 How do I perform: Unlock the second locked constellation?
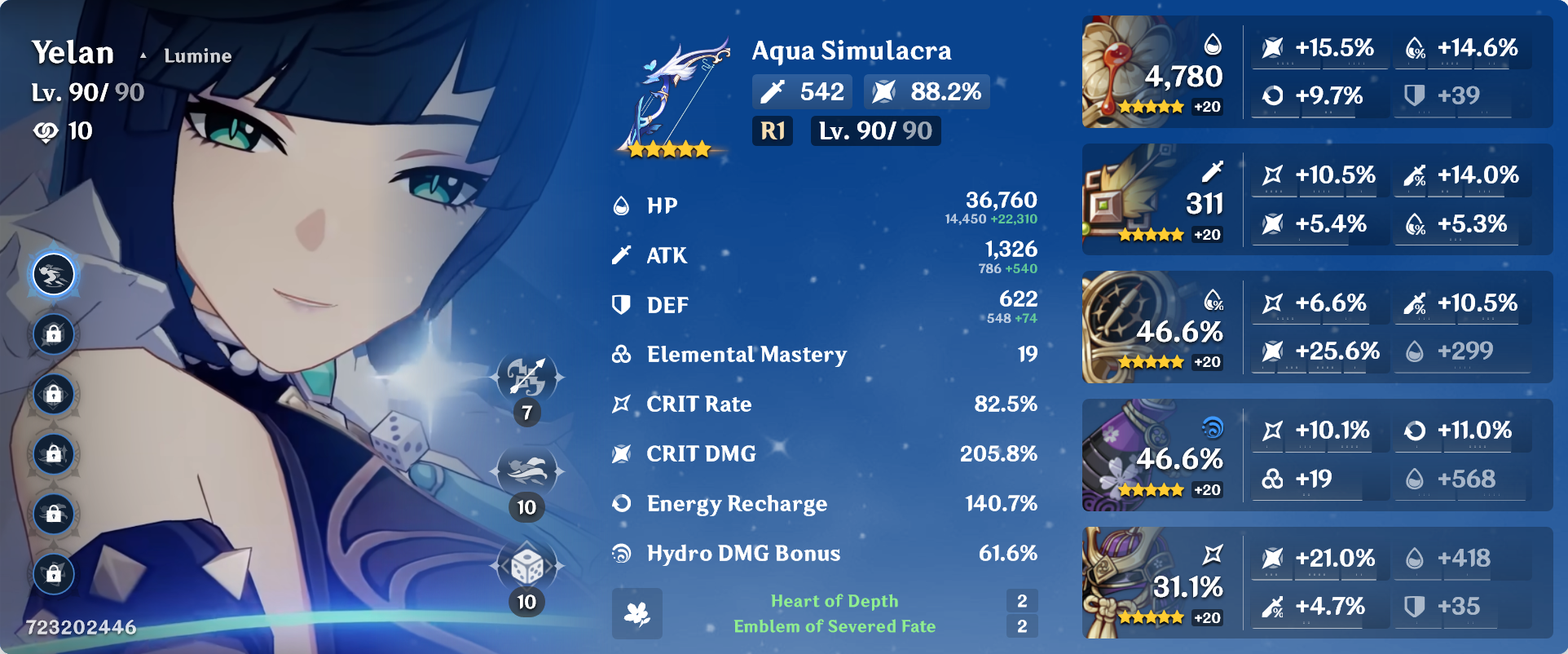point(53,394)
